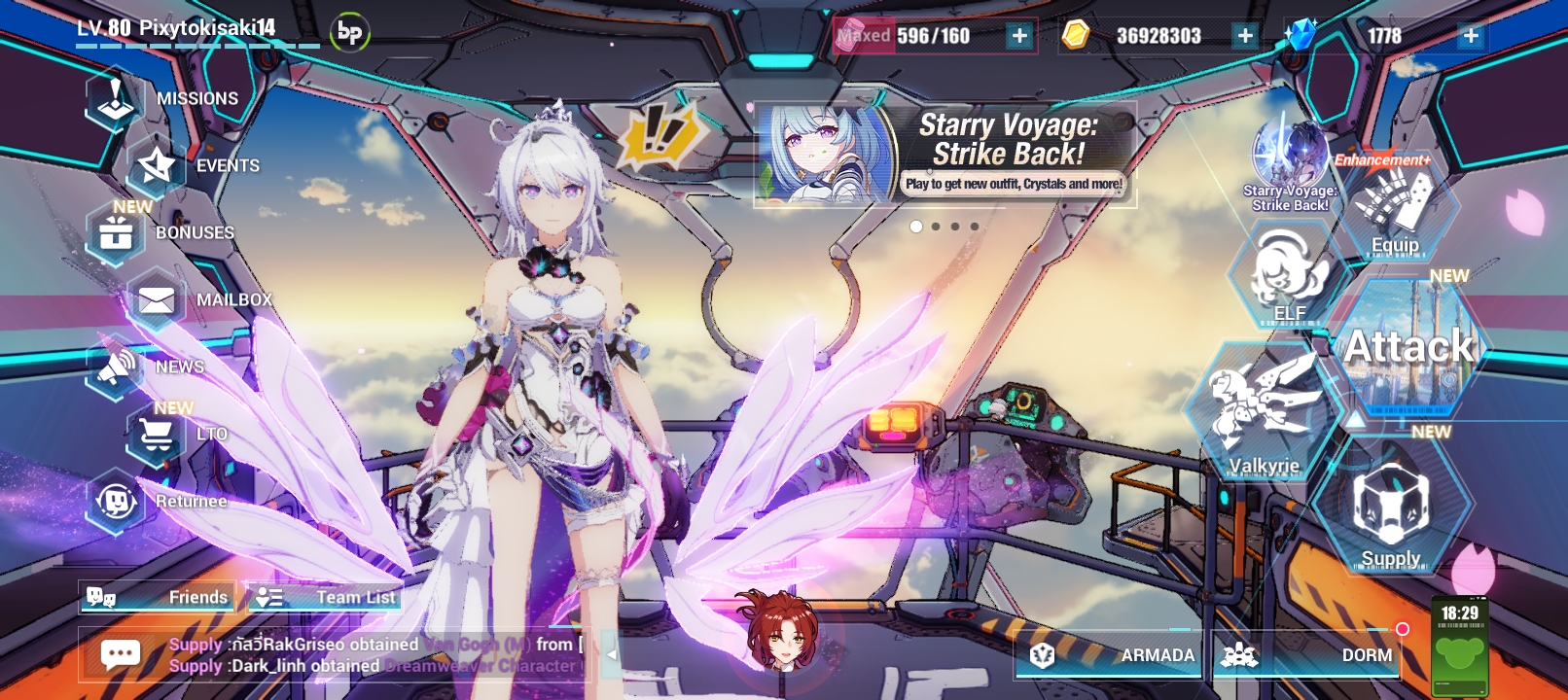Select the second banner carousel dot
1568x700 pixels.
(938, 226)
